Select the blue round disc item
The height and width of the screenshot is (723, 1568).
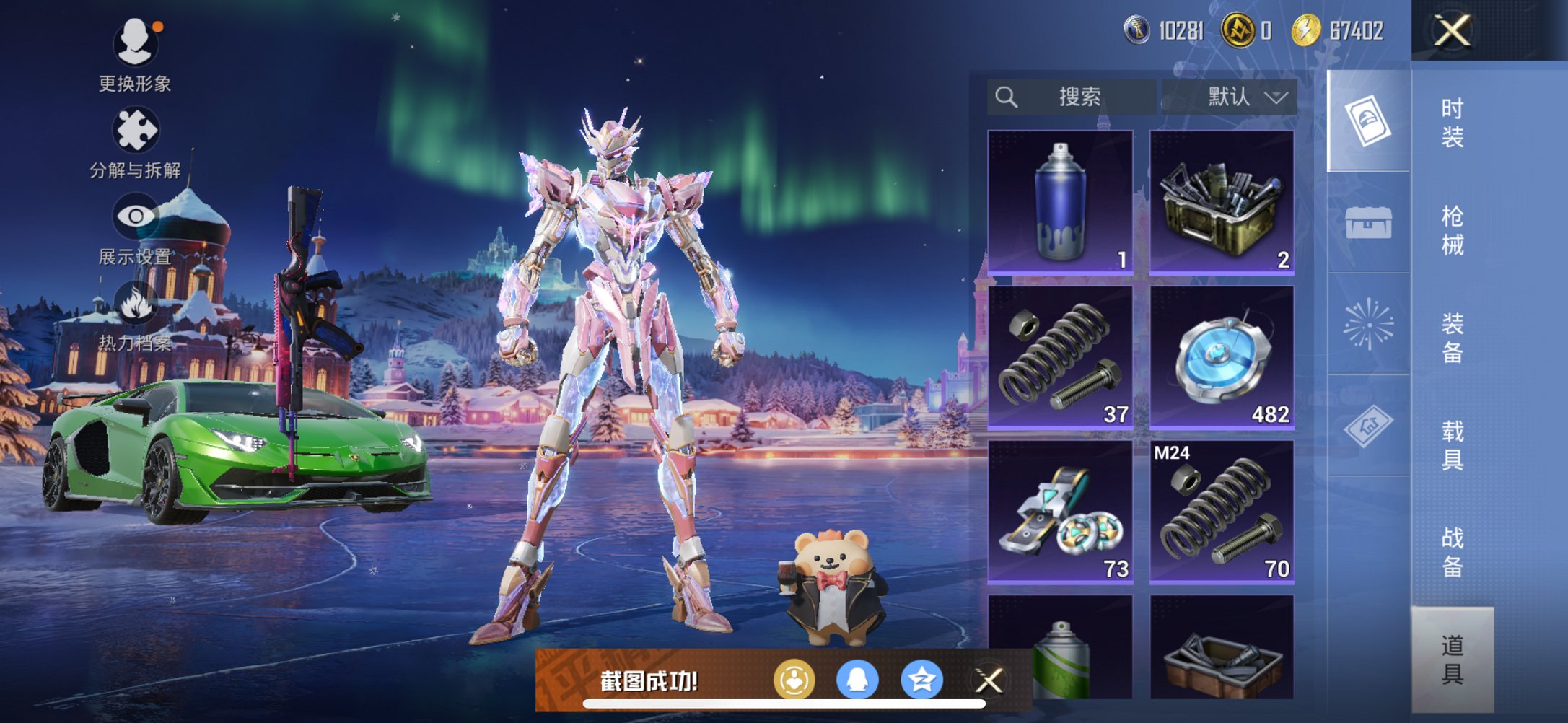(x=1222, y=357)
